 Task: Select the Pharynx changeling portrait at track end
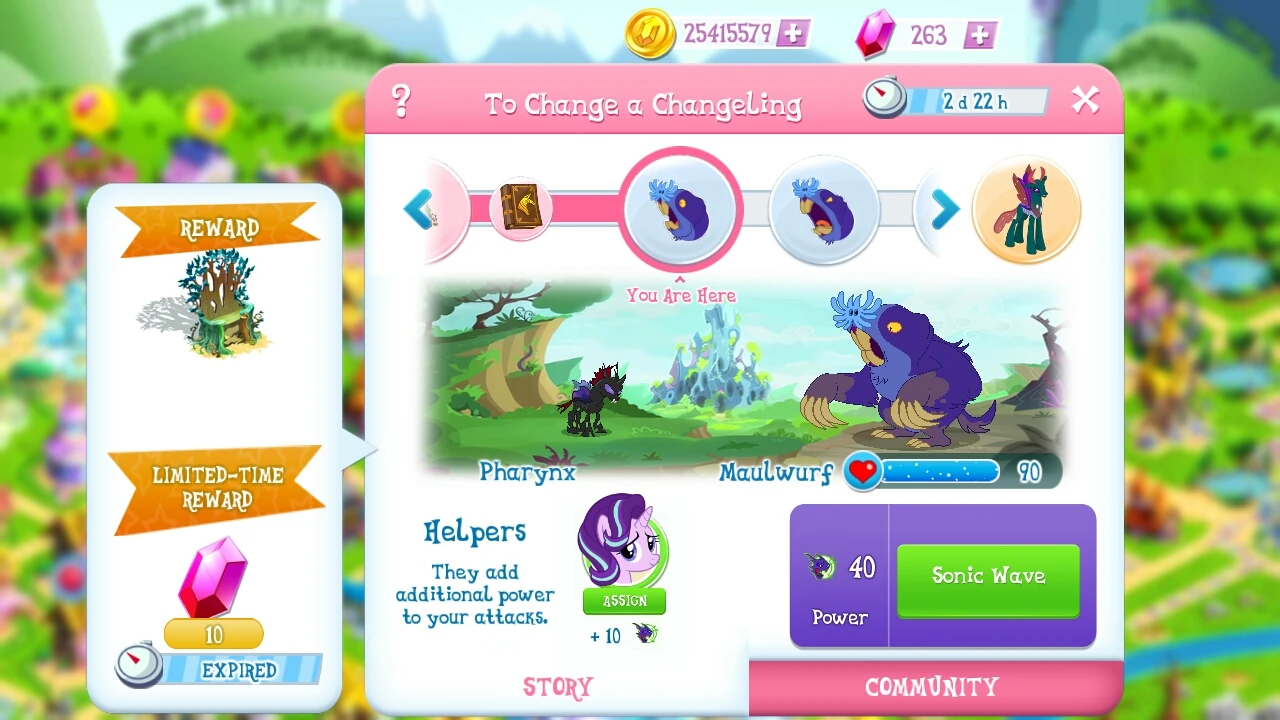(1026, 208)
